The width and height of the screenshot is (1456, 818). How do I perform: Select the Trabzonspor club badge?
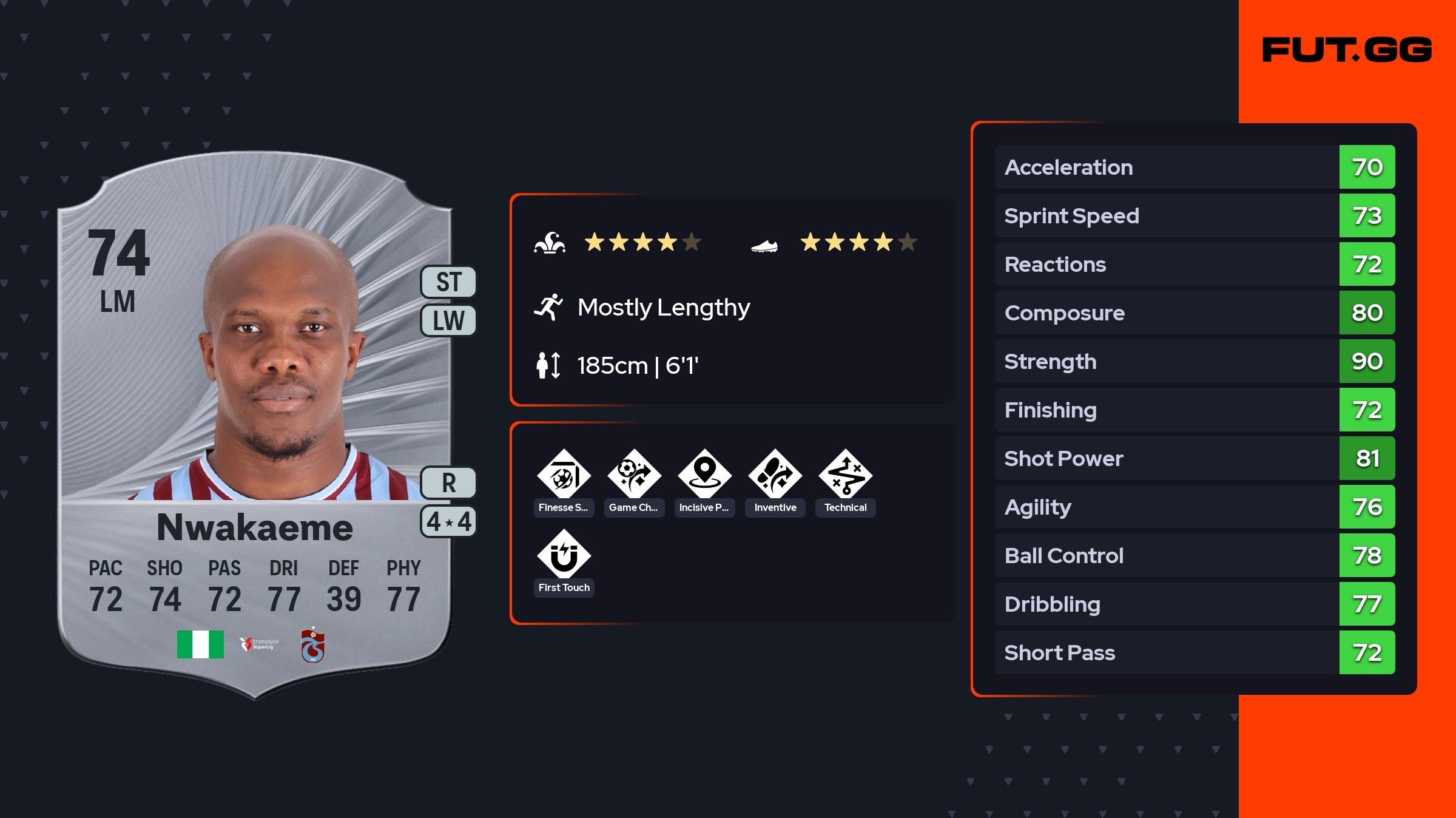click(x=313, y=646)
